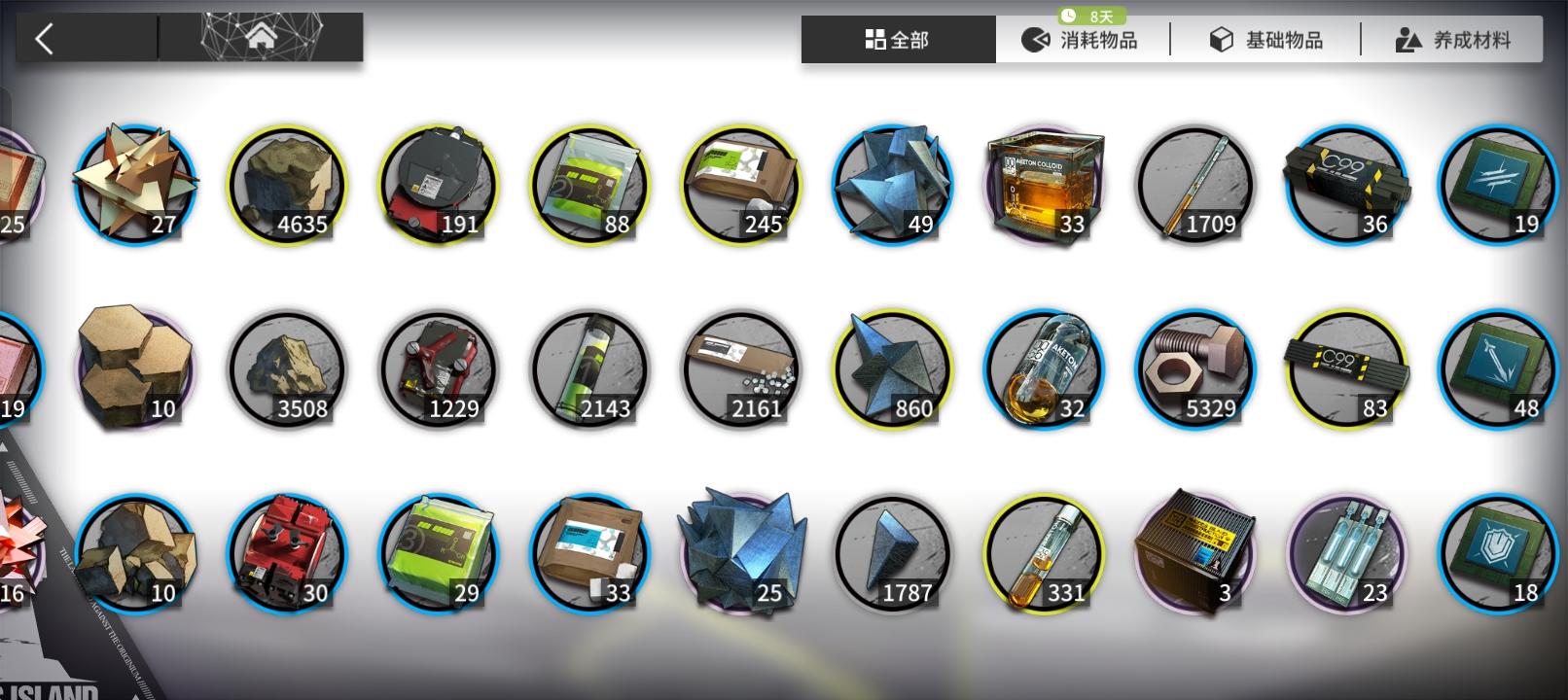Switch to the 消耗物品 tab
Viewport: 1568px width, 700px height.
coord(1085,39)
